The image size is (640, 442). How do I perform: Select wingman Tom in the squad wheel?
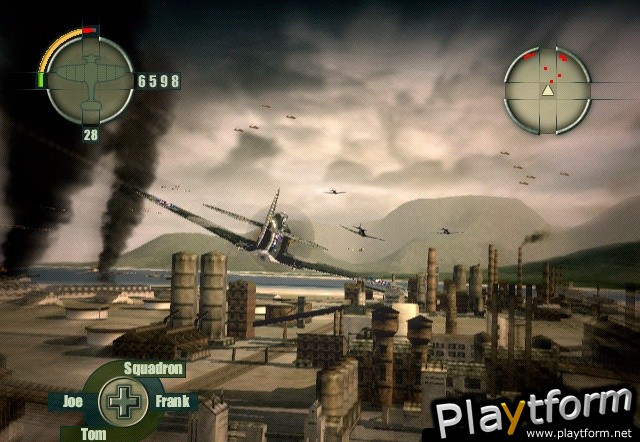click(x=92, y=432)
